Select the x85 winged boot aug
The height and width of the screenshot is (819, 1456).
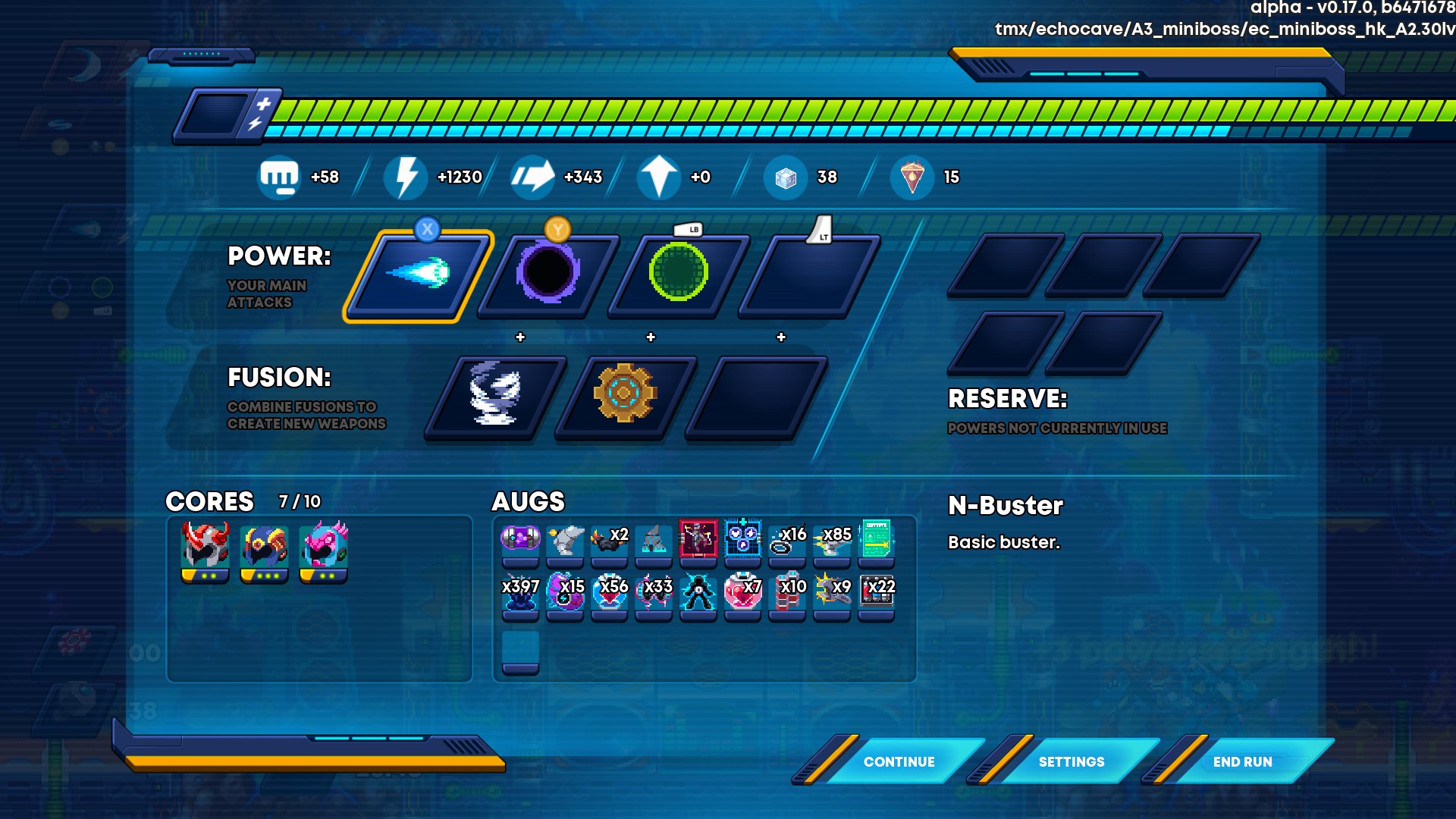pyautogui.click(x=832, y=540)
